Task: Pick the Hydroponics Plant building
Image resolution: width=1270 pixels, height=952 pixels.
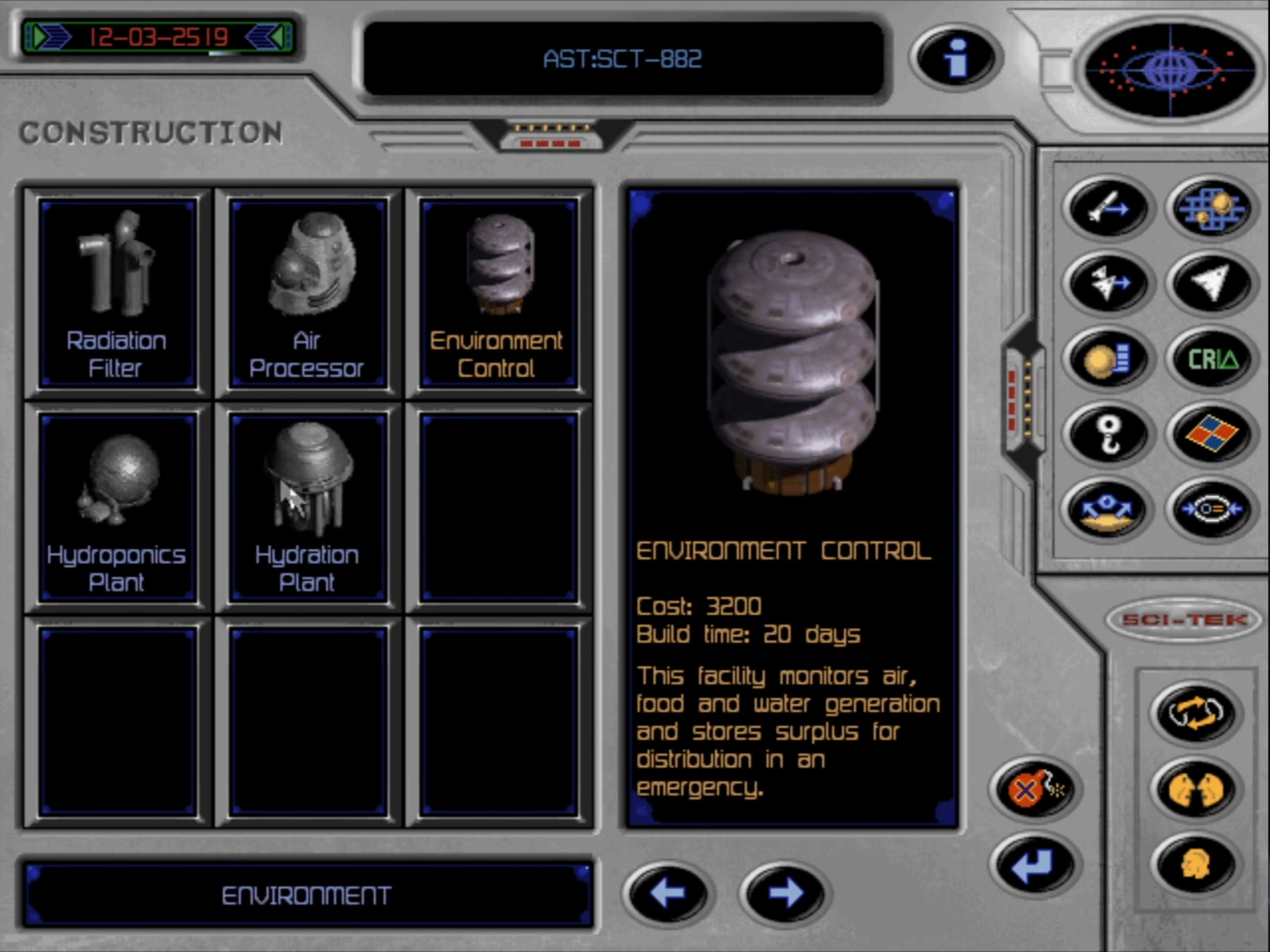Action: click(116, 507)
